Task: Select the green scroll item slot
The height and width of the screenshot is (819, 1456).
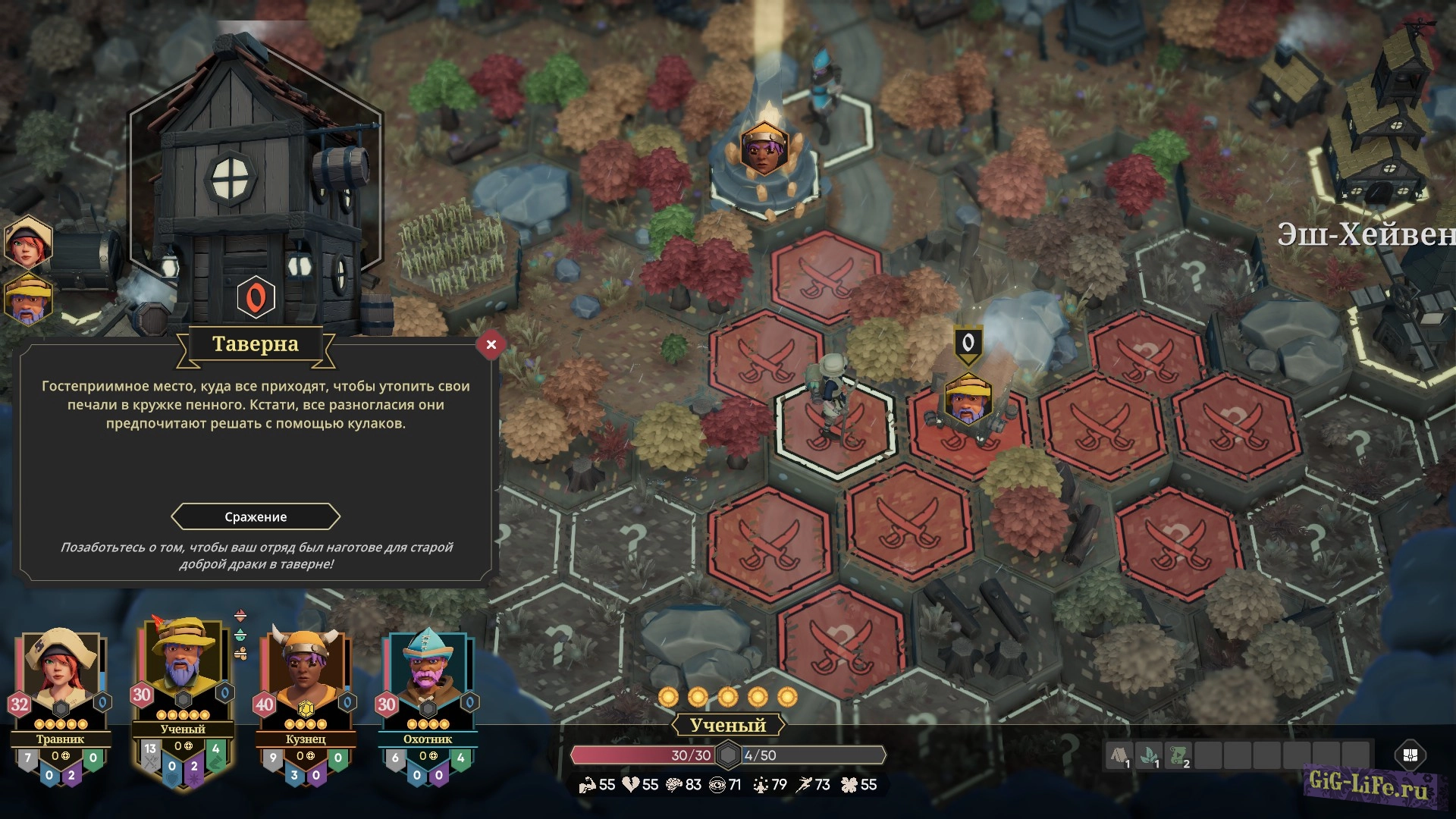Action: point(1178,755)
